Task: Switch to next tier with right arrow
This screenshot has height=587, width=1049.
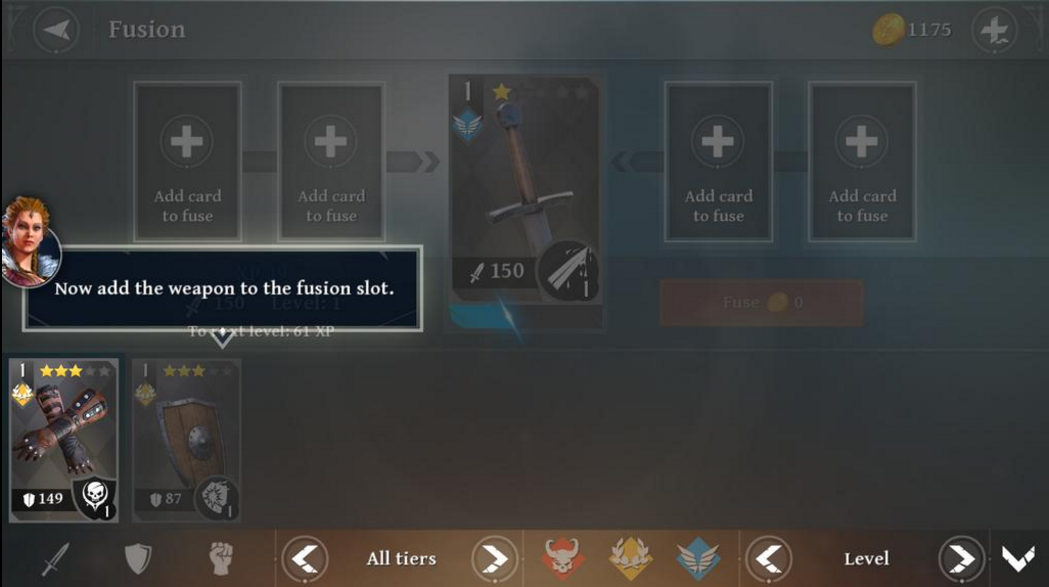Action: [495, 558]
